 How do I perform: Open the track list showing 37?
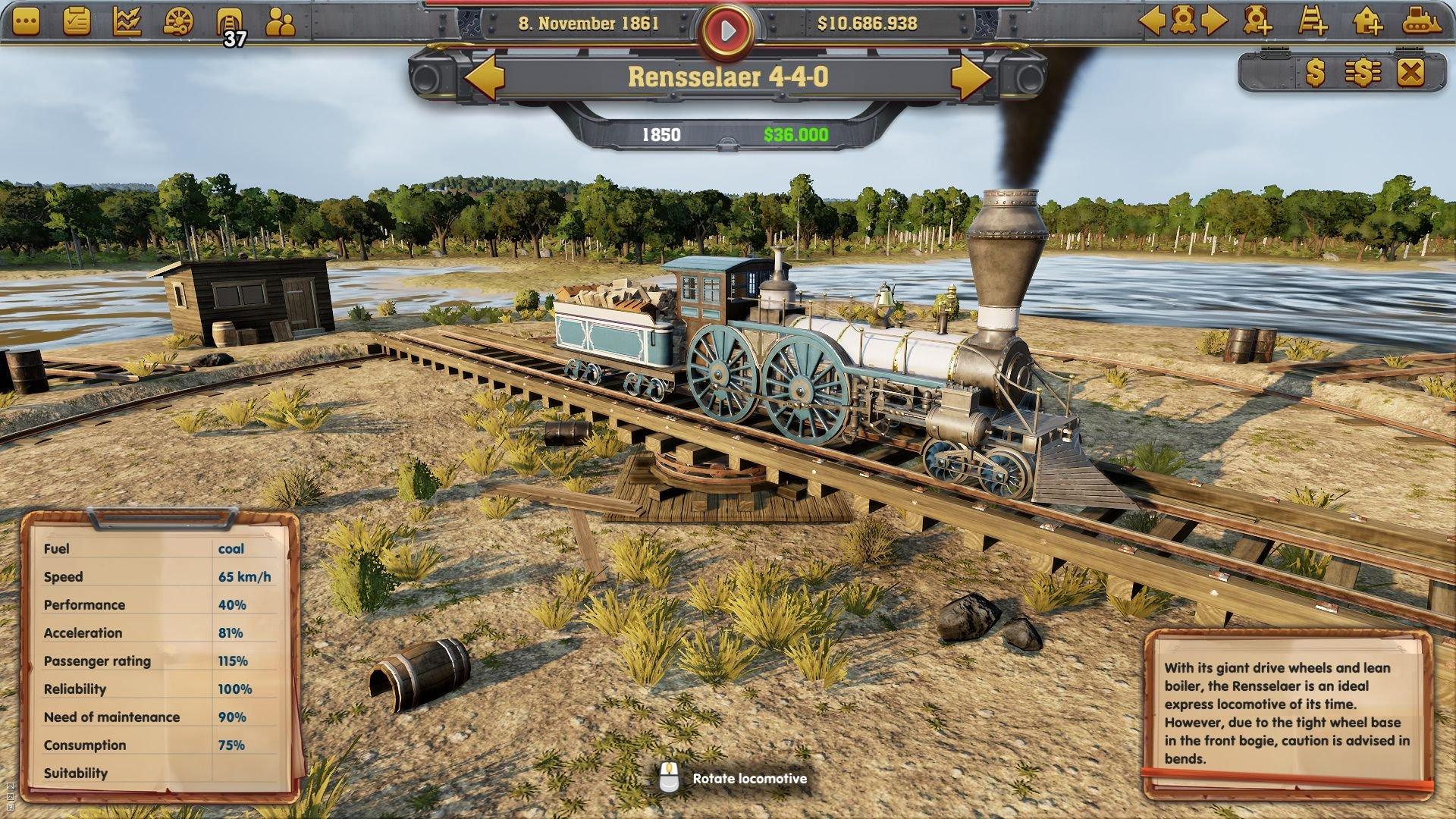(x=229, y=20)
